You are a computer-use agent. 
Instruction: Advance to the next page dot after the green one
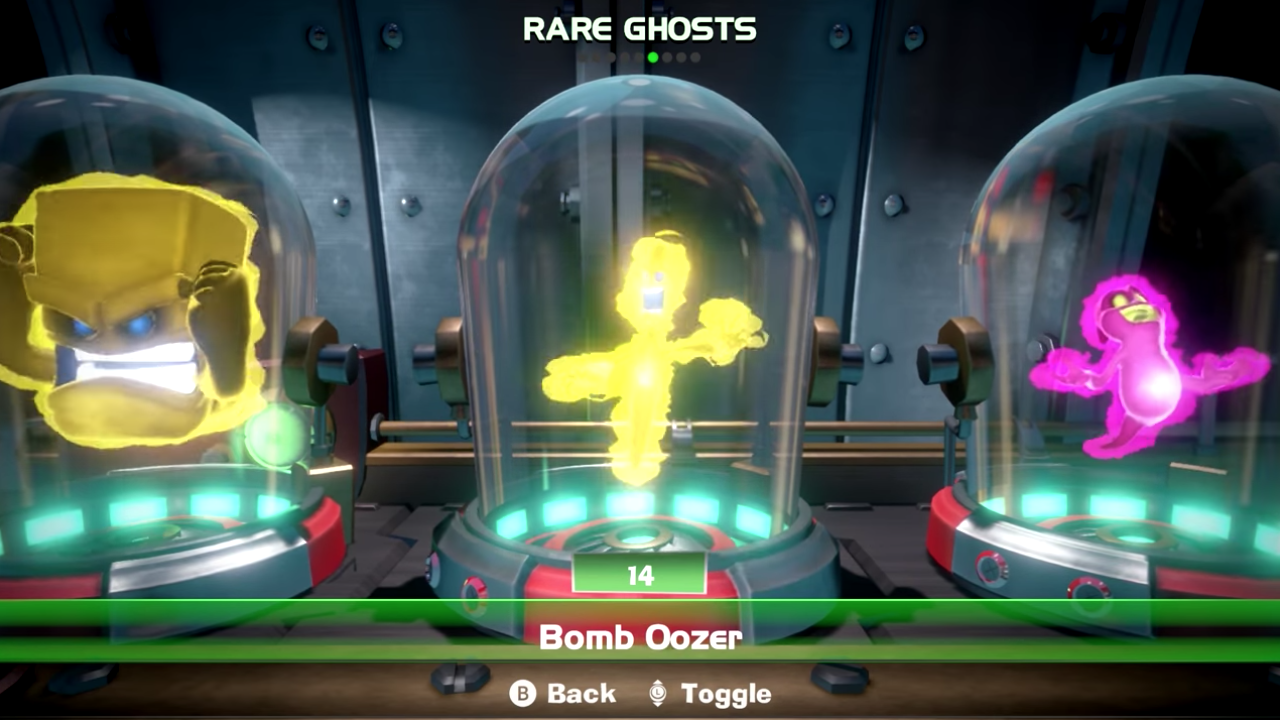[x=666, y=57]
